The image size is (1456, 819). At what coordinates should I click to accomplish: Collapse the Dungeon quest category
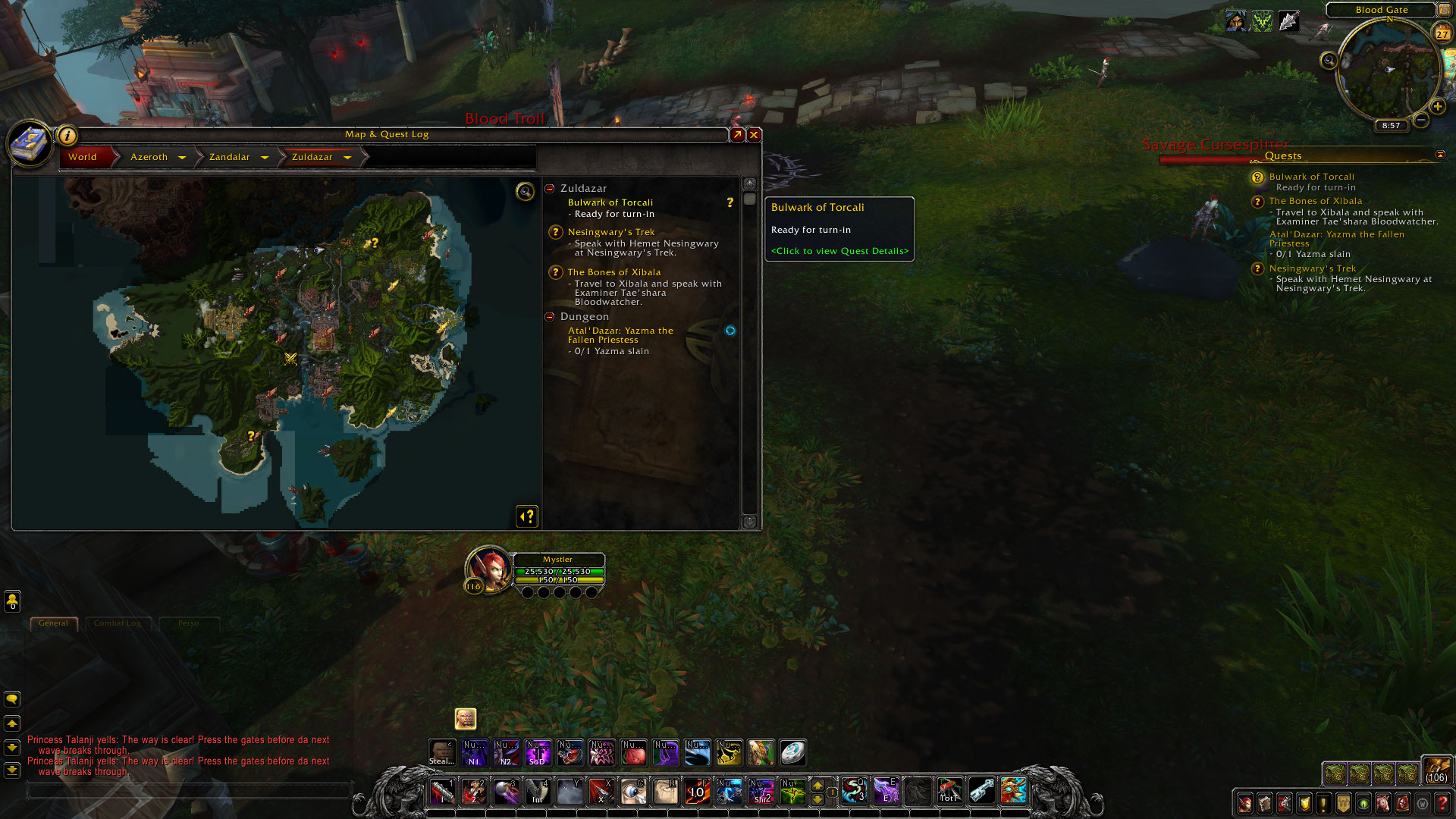[x=549, y=316]
